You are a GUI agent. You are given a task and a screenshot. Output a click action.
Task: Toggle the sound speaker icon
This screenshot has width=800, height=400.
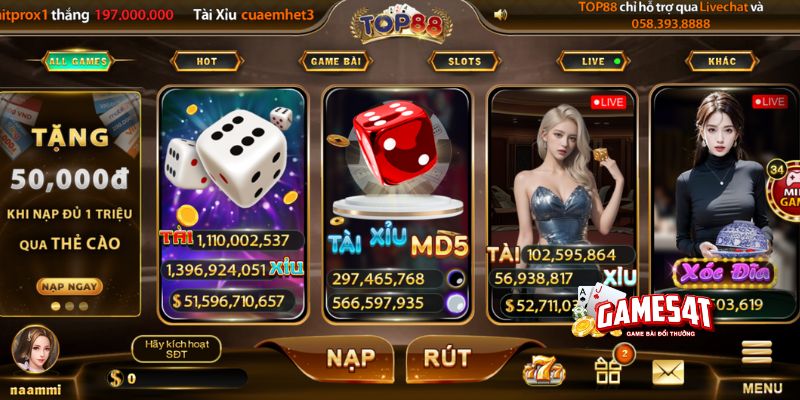501,15
